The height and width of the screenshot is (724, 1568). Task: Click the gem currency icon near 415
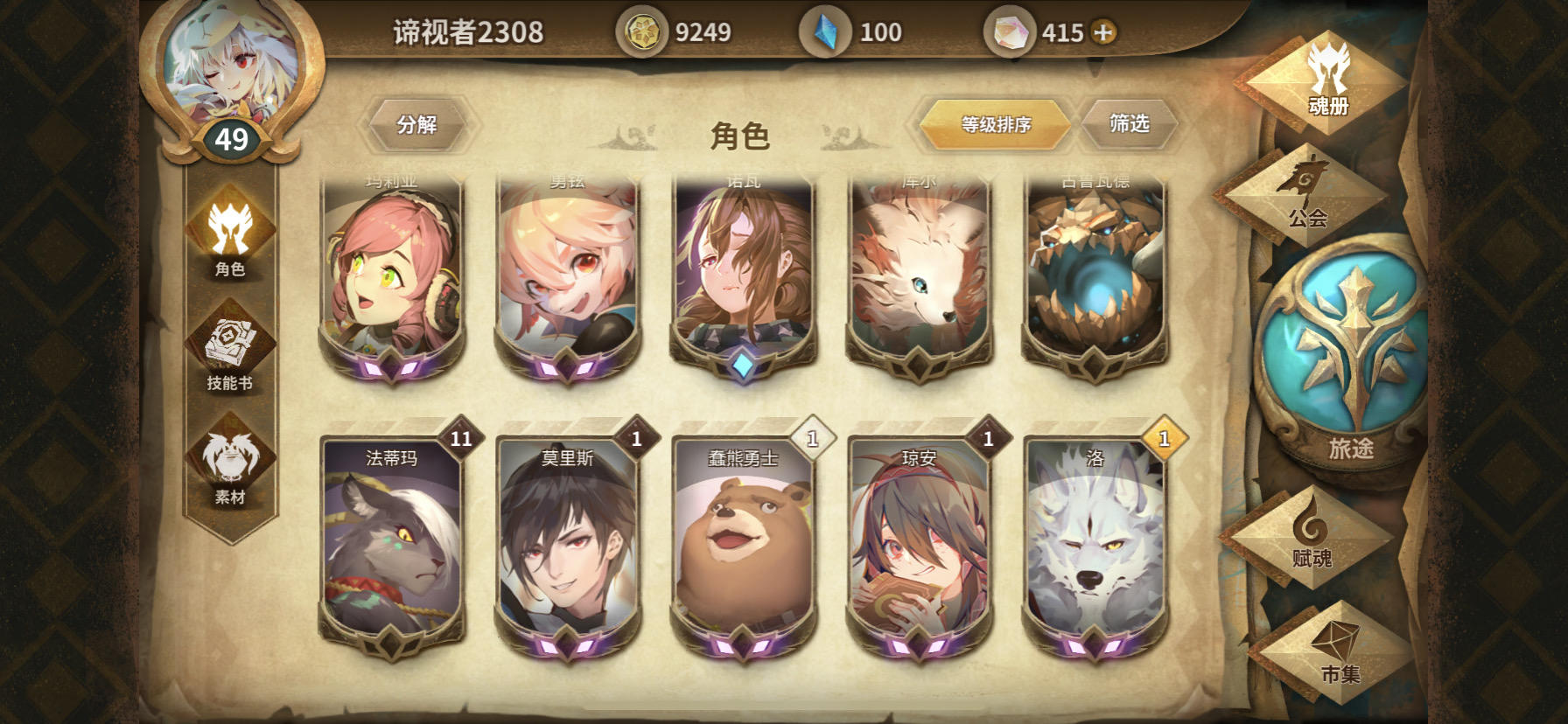point(1012,30)
